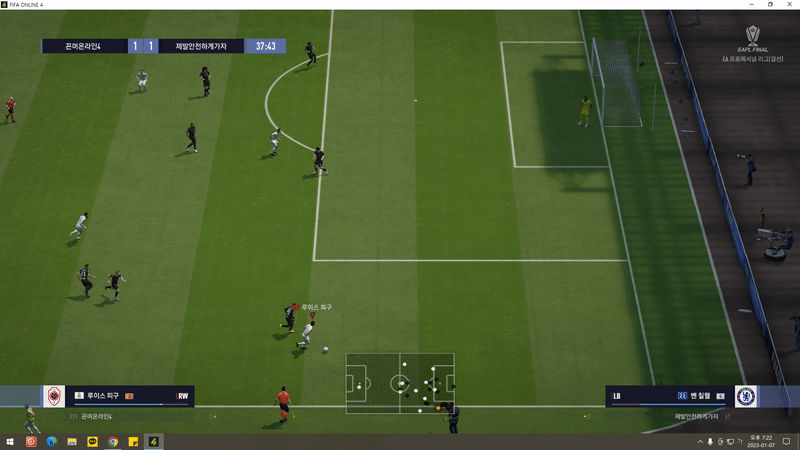The width and height of the screenshot is (800, 450).
Task: Show hidden system tray icons
Action: click(699, 441)
